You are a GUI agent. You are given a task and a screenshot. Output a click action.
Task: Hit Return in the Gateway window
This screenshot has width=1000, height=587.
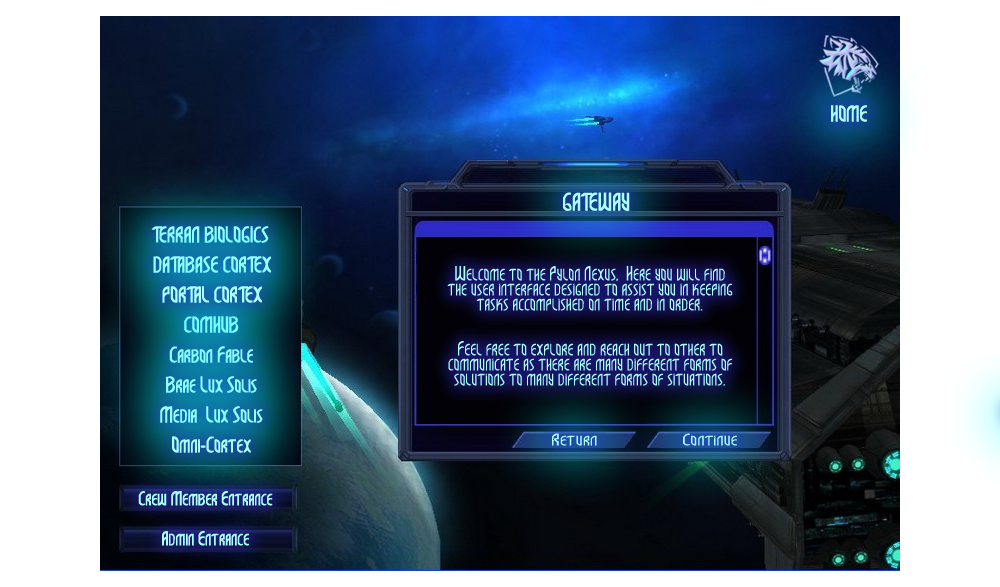pos(574,440)
